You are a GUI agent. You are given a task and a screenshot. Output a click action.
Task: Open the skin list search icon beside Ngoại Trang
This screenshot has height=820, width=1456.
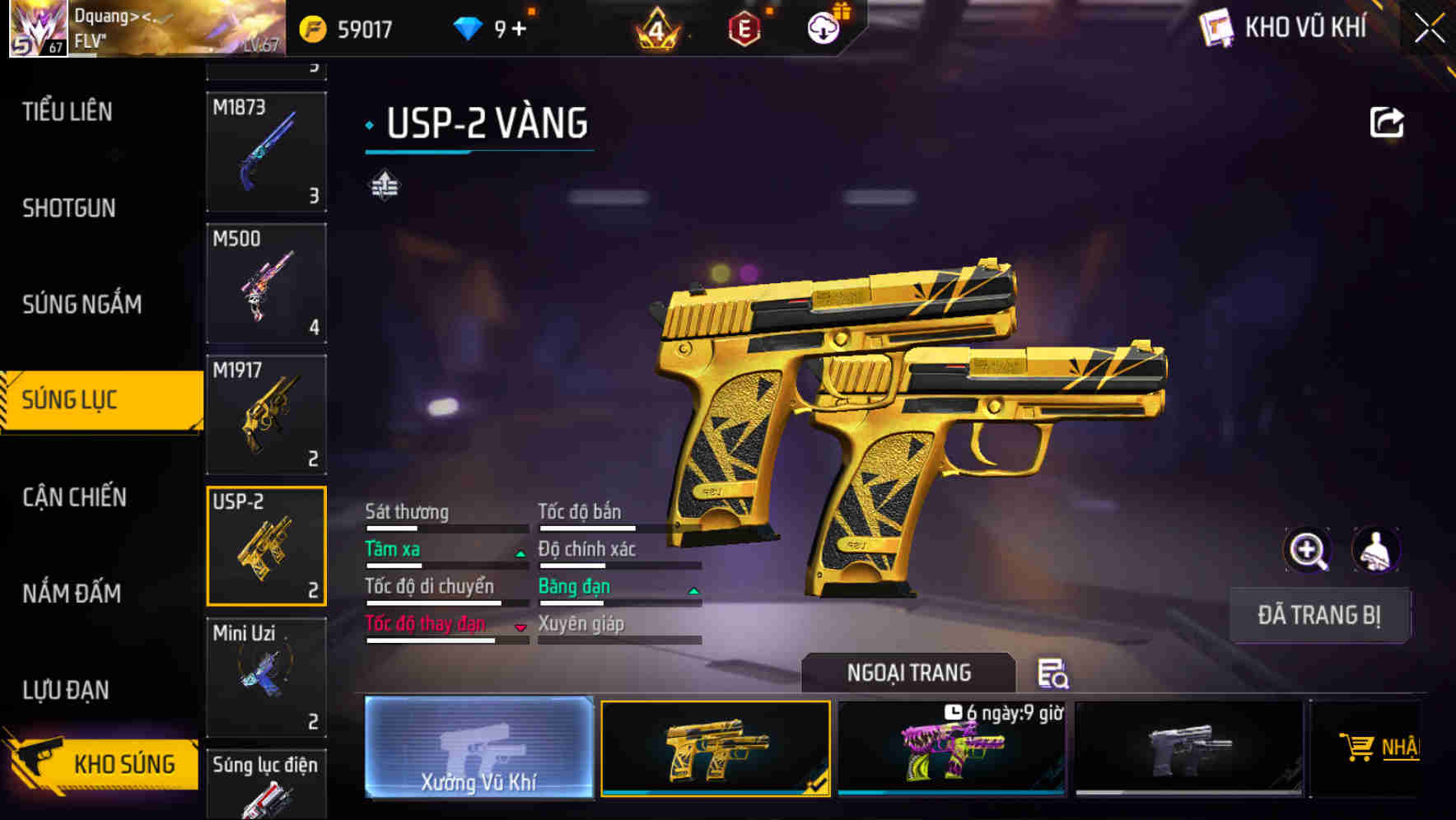pos(1052,674)
